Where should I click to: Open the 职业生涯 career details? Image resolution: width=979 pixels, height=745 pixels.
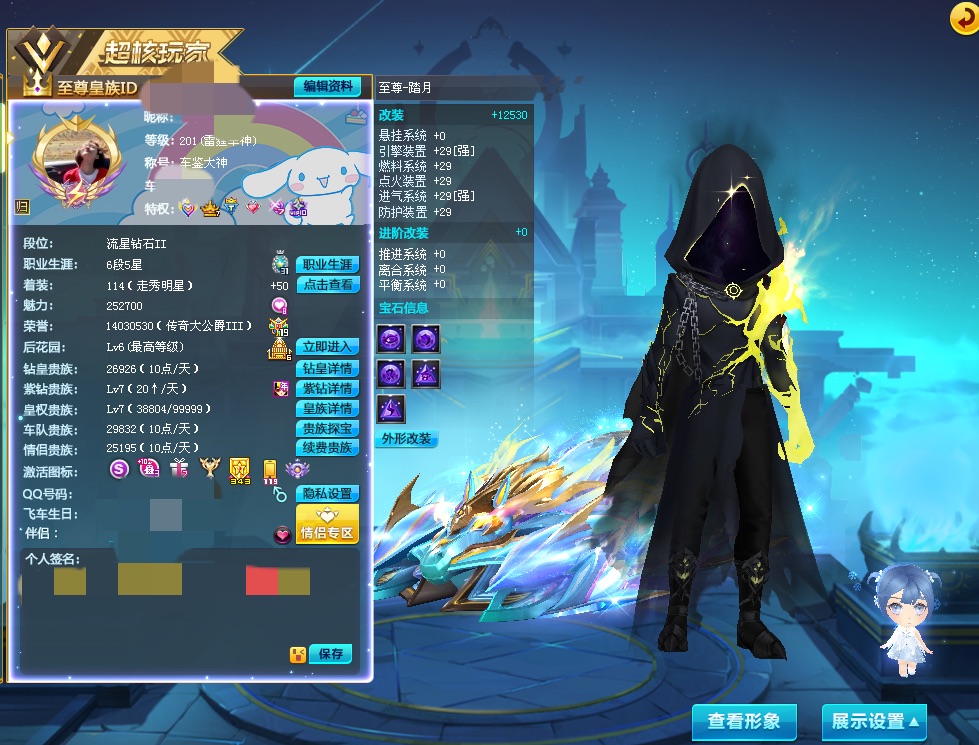tap(327, 265)
